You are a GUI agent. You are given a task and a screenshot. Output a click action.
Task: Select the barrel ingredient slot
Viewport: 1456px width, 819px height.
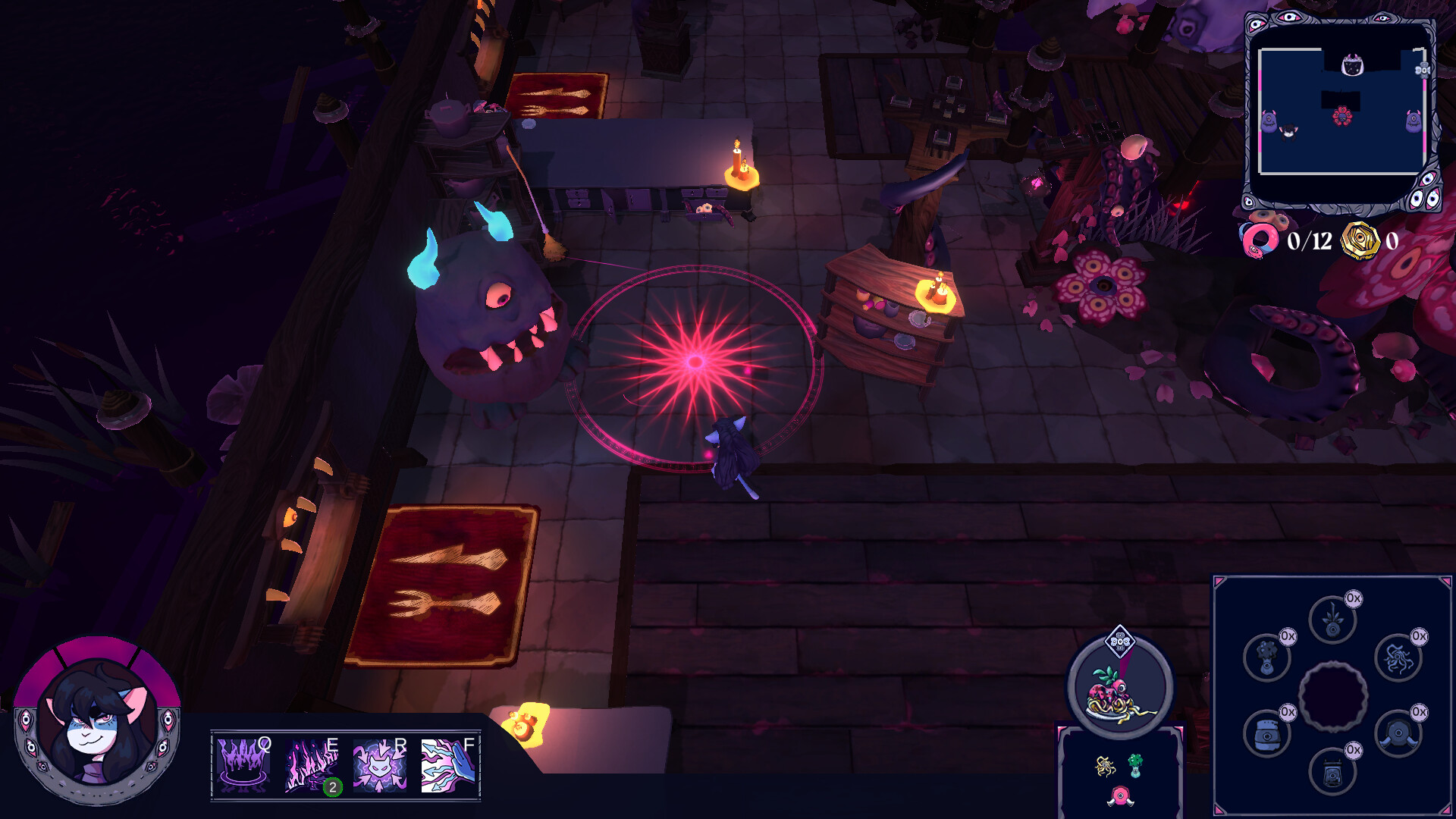point(1266,733)
